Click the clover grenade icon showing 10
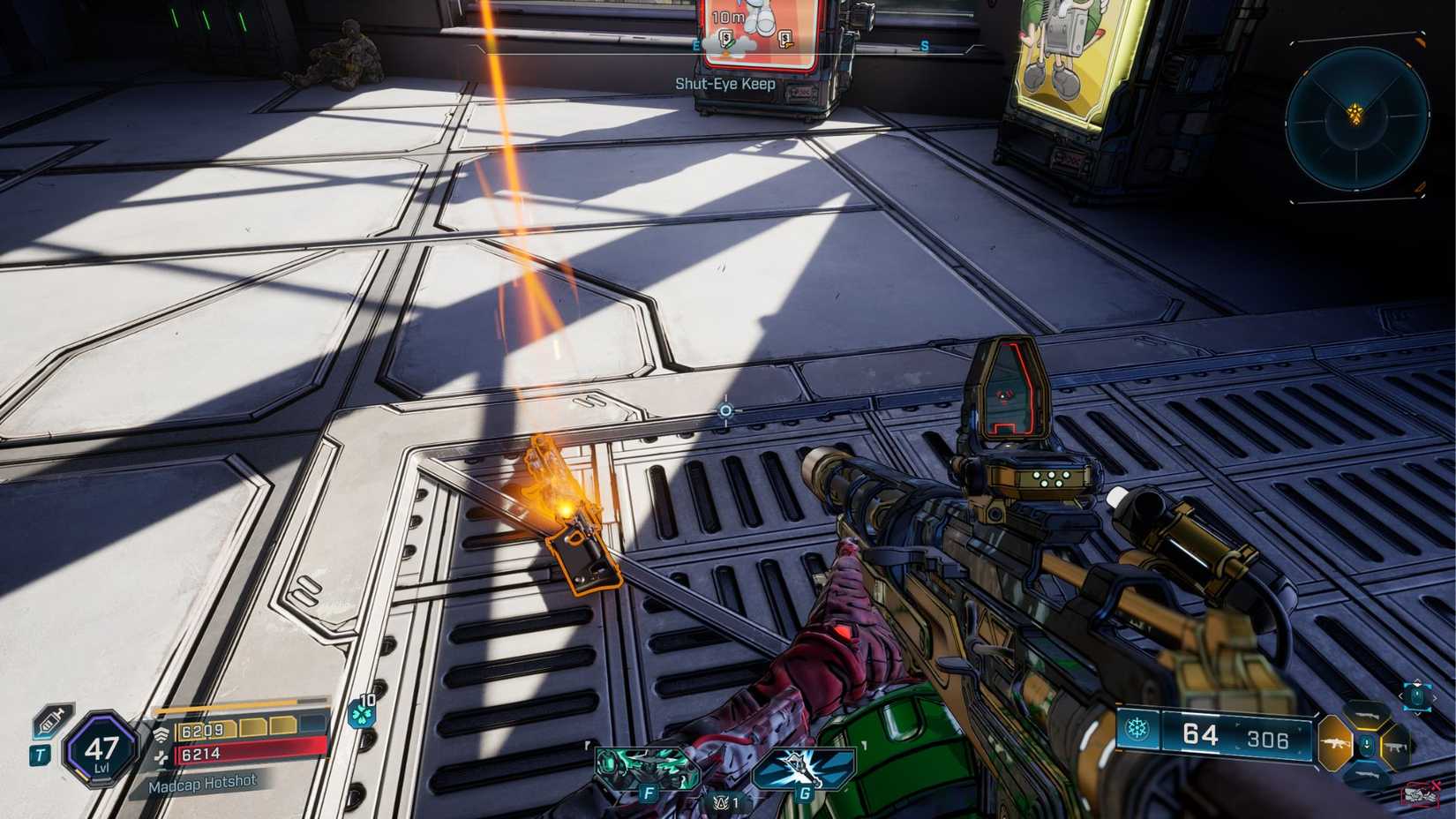This screenshot has width=1456, height=819. (x=363, y=714)
